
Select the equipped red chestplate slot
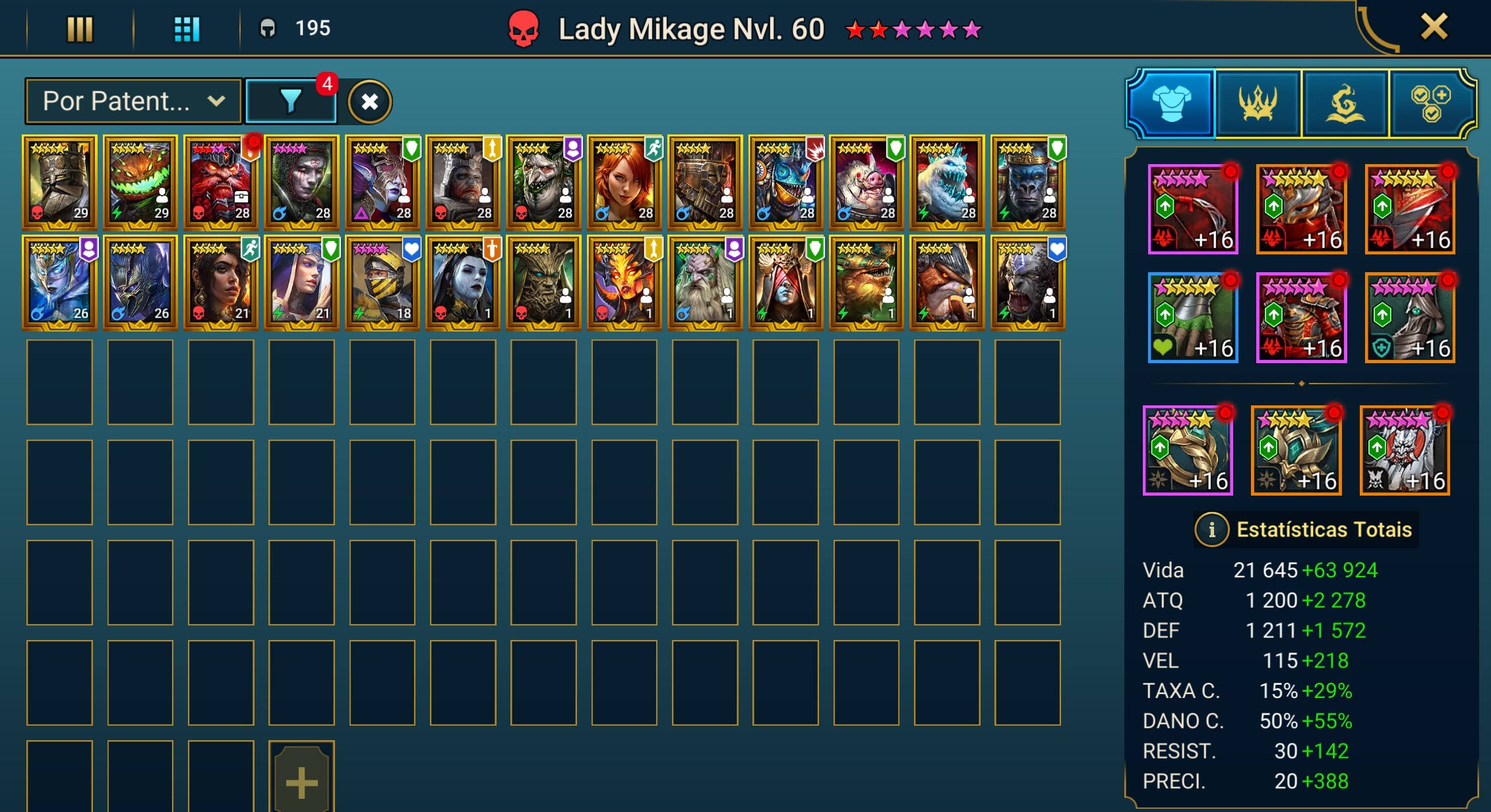(1300, 318)
